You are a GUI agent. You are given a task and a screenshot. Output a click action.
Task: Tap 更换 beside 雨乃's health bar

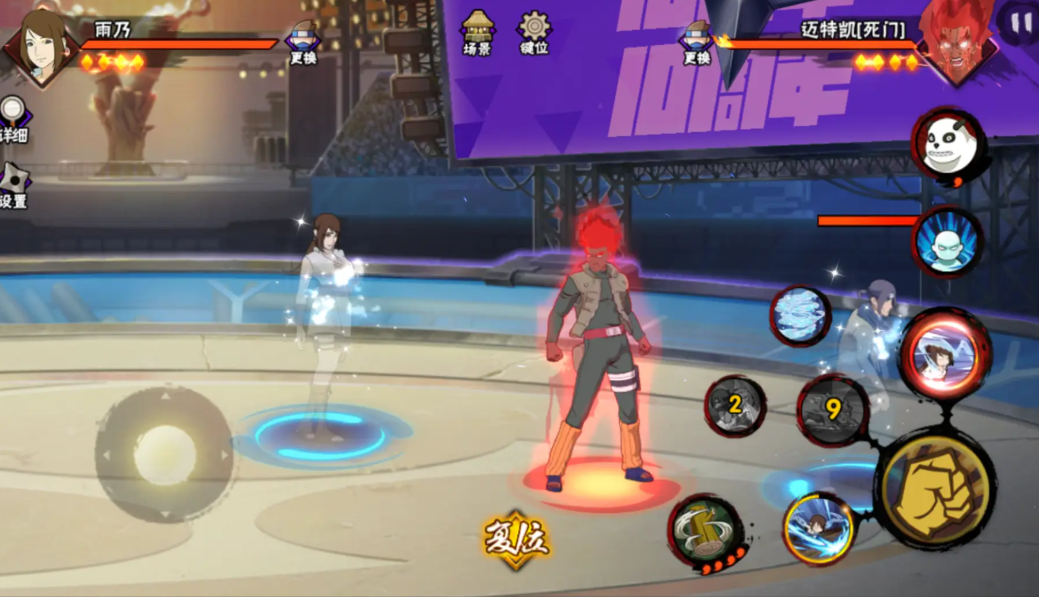tap(303, 42)
